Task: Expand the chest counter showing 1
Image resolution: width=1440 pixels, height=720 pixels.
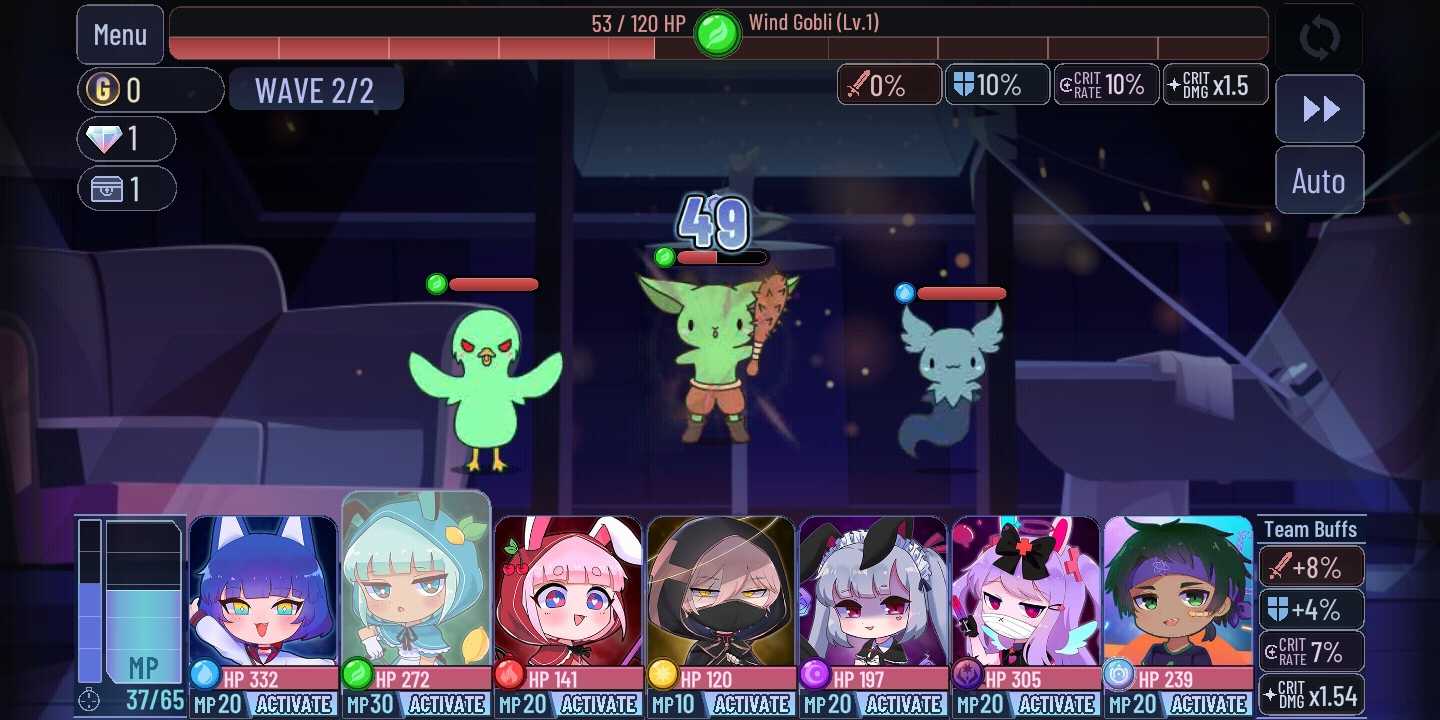Action: point(127,188)
